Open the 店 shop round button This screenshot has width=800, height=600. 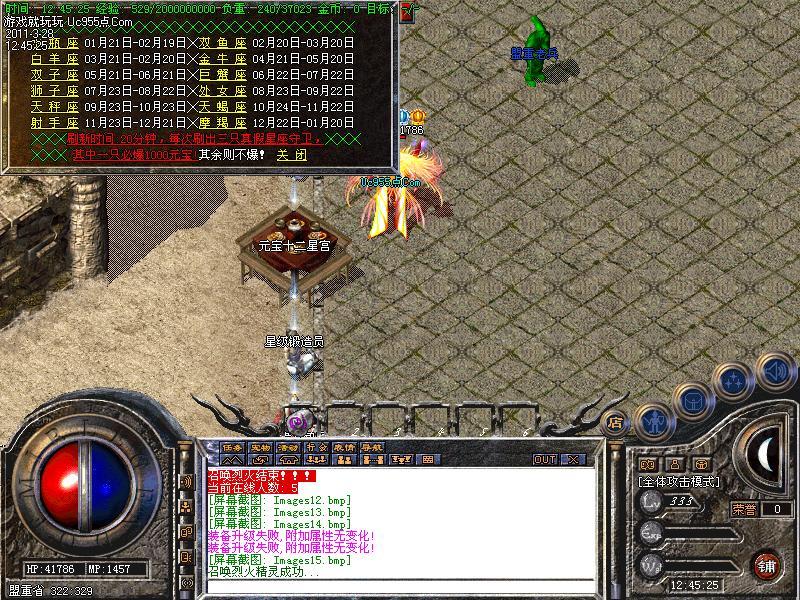615,421
